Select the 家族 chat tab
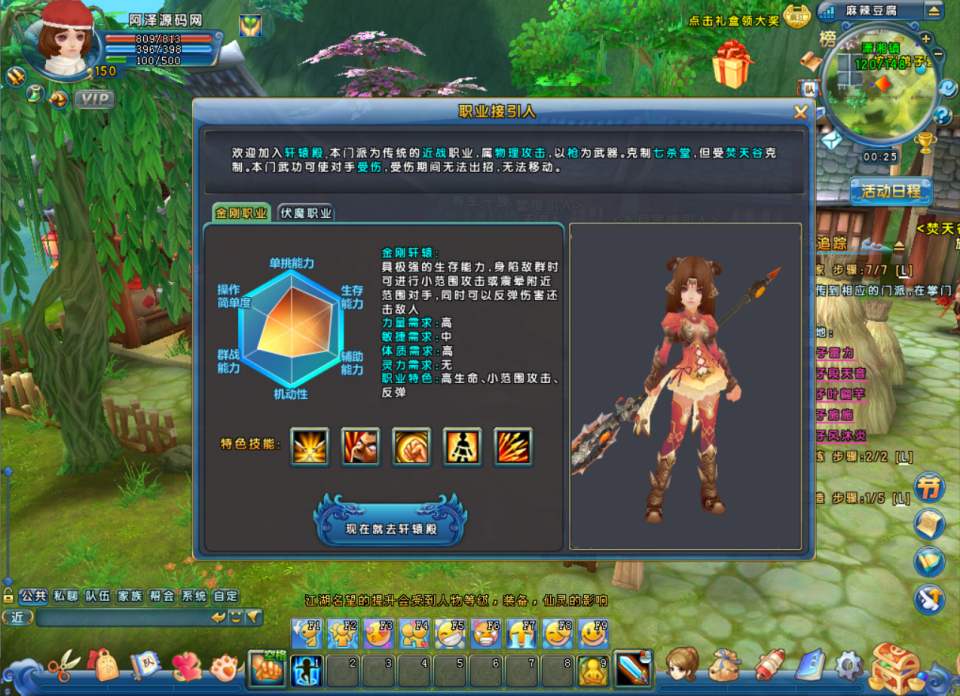The width and height of the screenshot is (960, 696). point(130,595)
